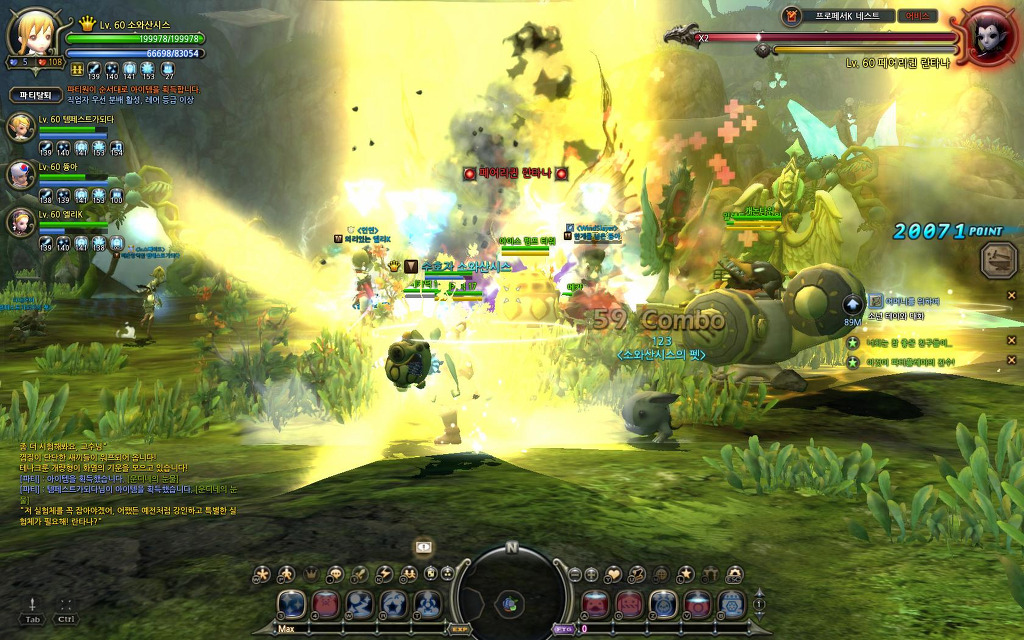This screenshot has height=640, width=1024.
Task: Toggle the chat bubble icon above the compass
Action: point(425,547)
